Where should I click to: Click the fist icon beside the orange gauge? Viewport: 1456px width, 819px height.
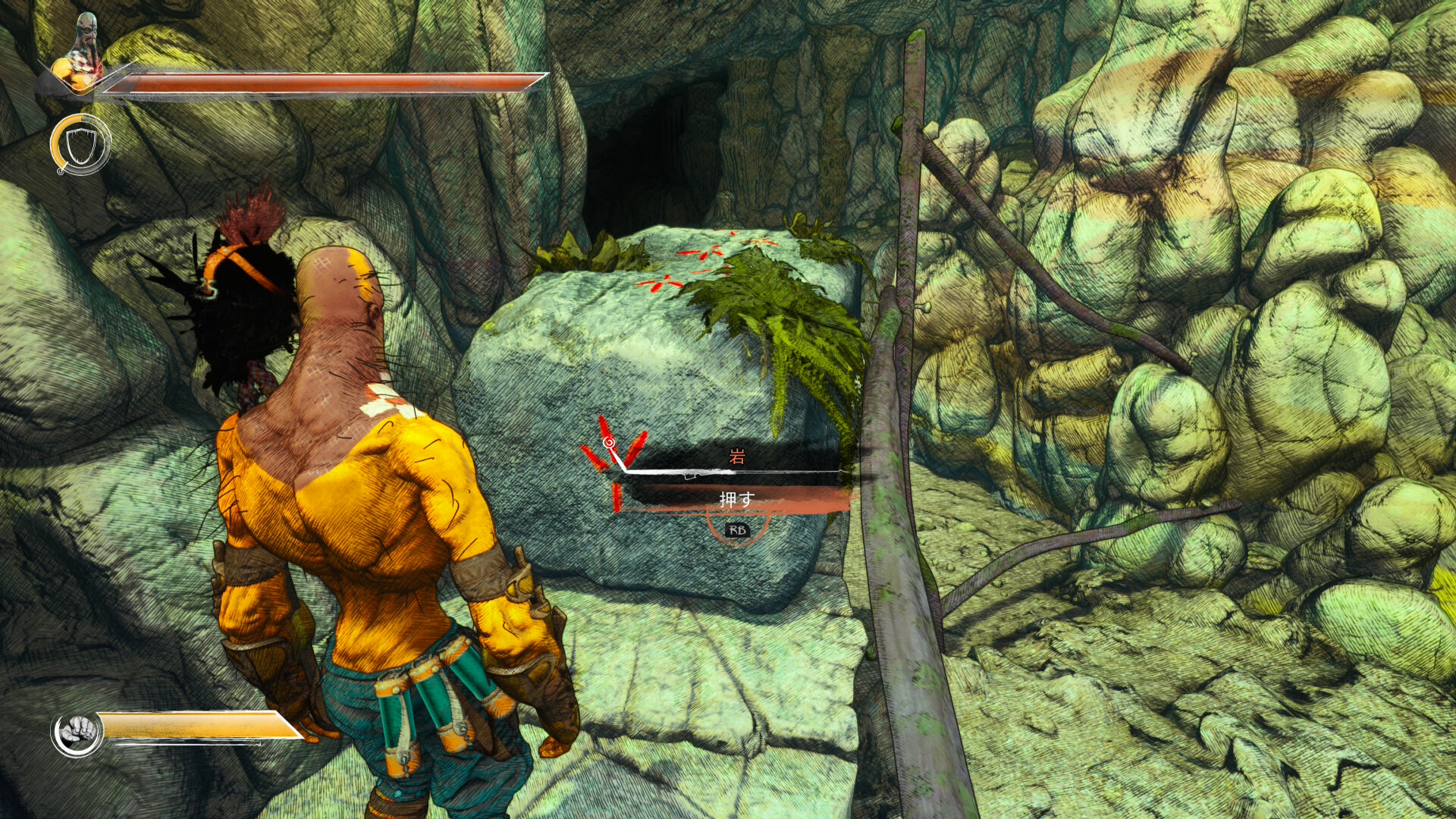(x=77, y=733)
